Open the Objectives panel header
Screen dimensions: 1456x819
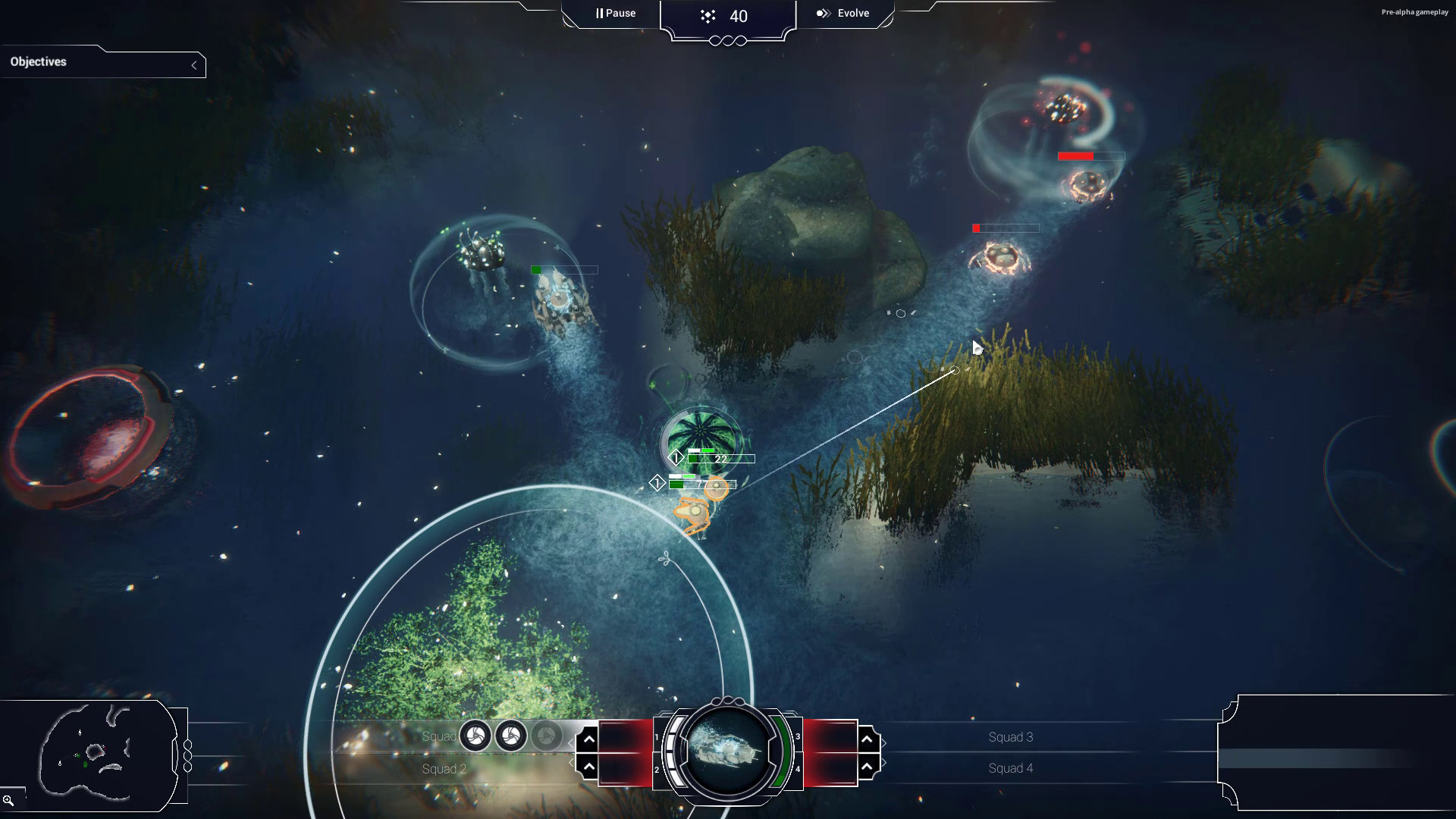pyautogui.click(x=39, y=62)
